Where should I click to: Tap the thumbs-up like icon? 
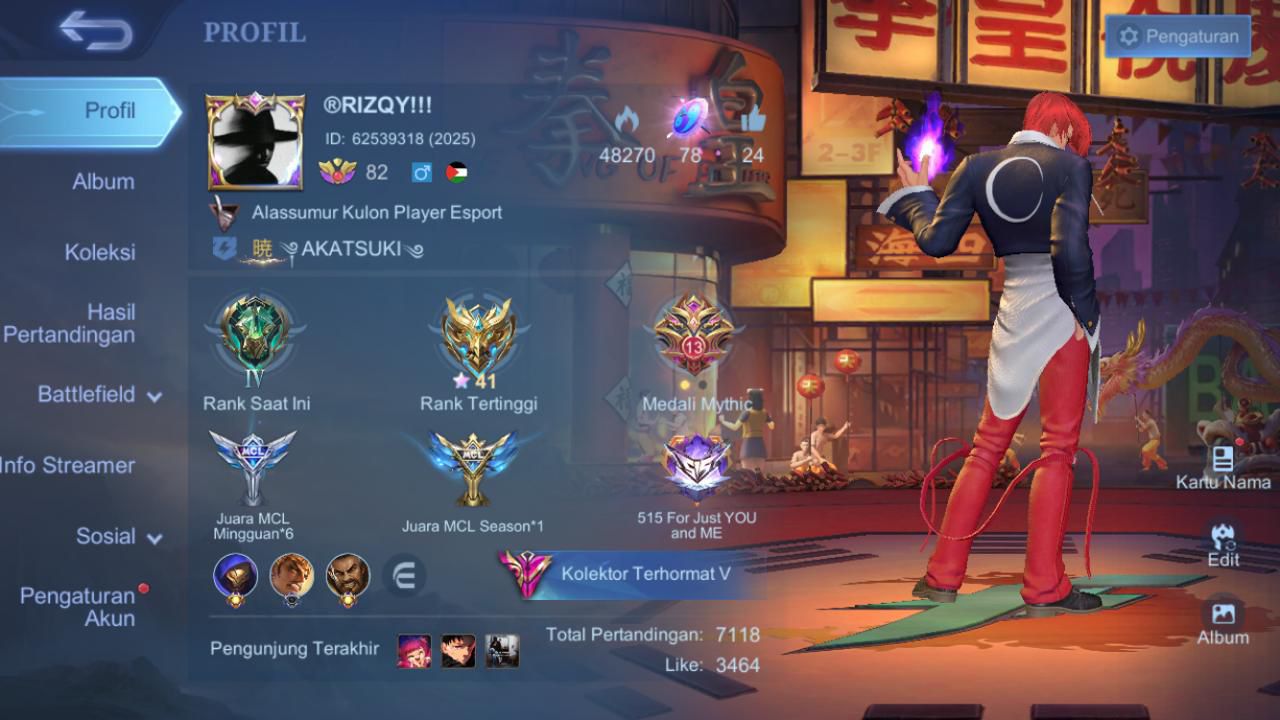pos(752,120)
